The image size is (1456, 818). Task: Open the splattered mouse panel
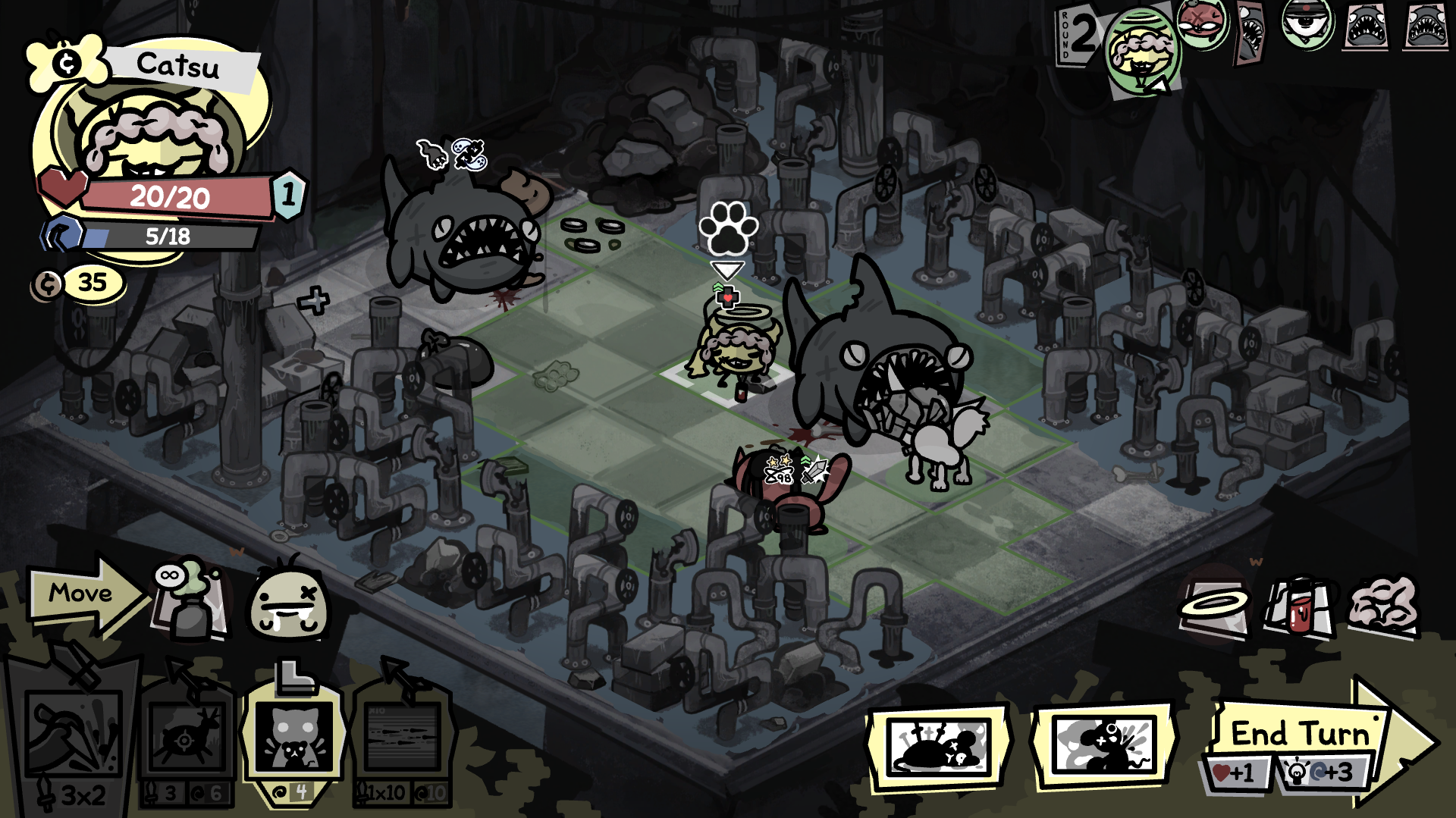[x=1106, y=745]
